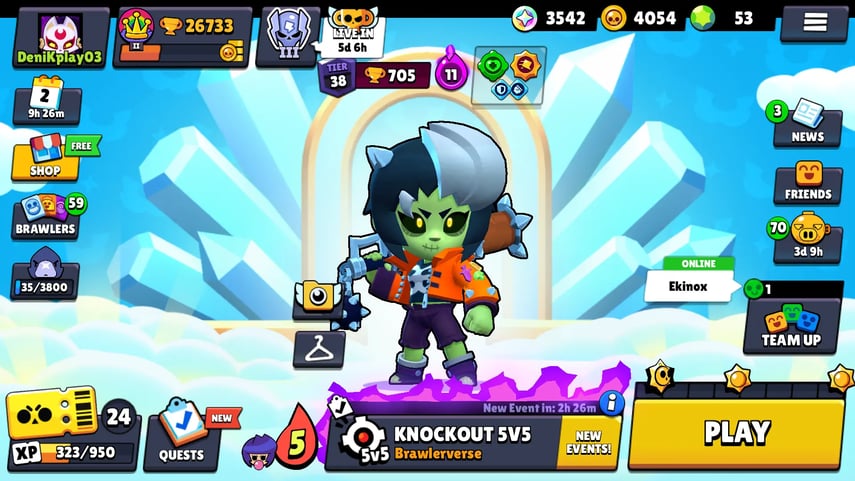View the New Events button
Image resolution: width=855 pixels, height=481 pixels.
pyautogui.click(x=587, y=442)
